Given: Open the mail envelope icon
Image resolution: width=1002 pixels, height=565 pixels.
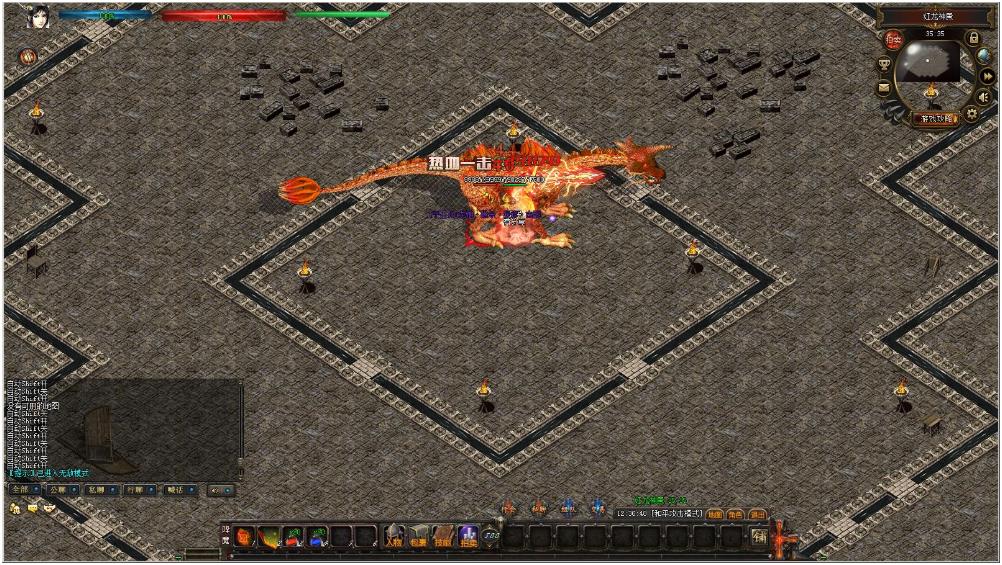Looking at the screenshot, I should (884, 88).
